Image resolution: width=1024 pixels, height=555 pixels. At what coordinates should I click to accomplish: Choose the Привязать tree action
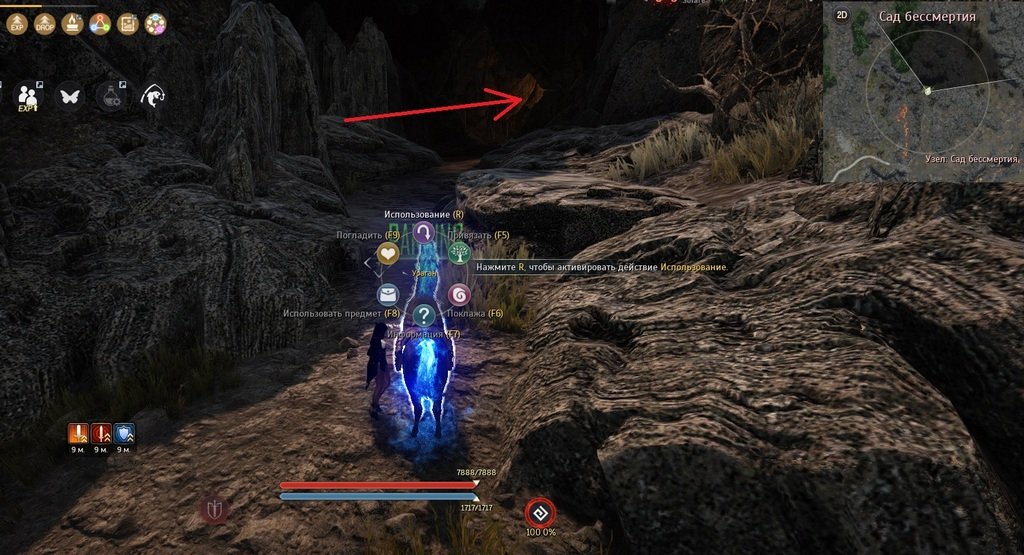(459, 254)
